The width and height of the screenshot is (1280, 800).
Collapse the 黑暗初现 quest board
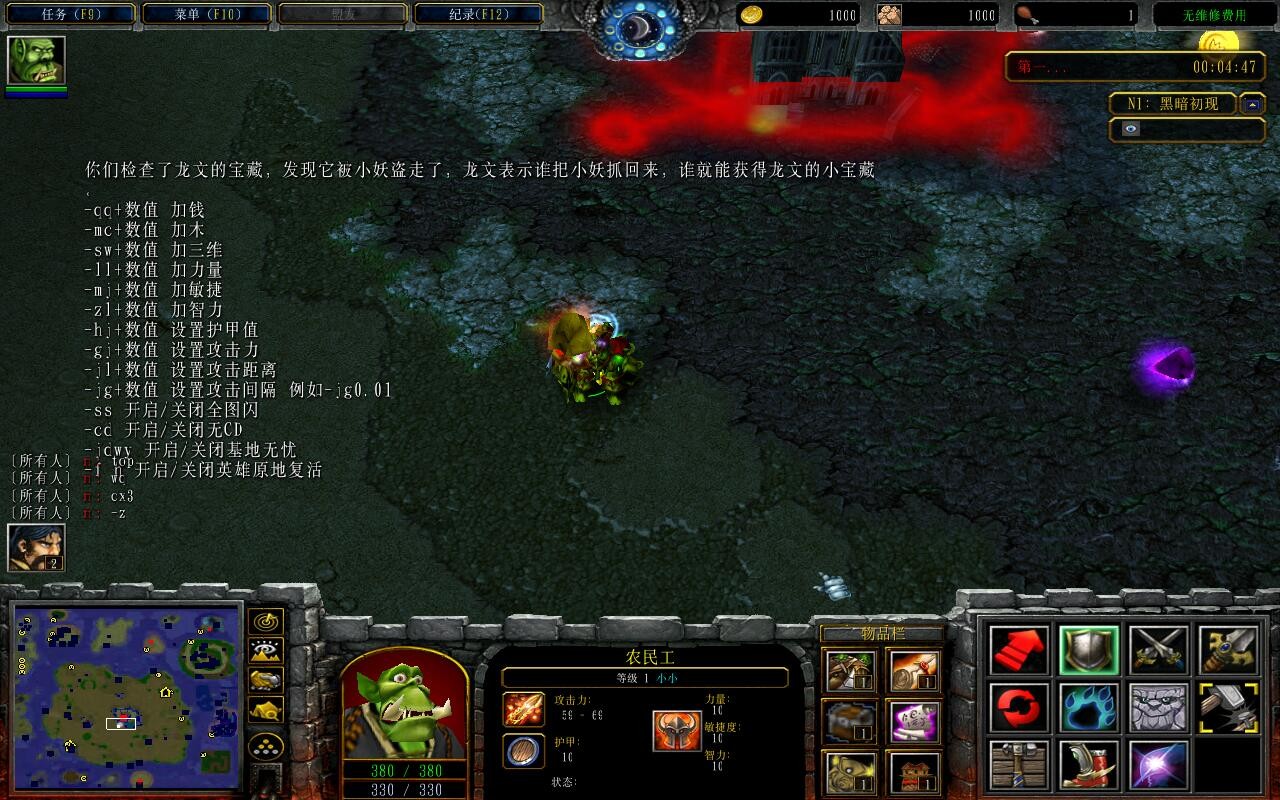1252,104
